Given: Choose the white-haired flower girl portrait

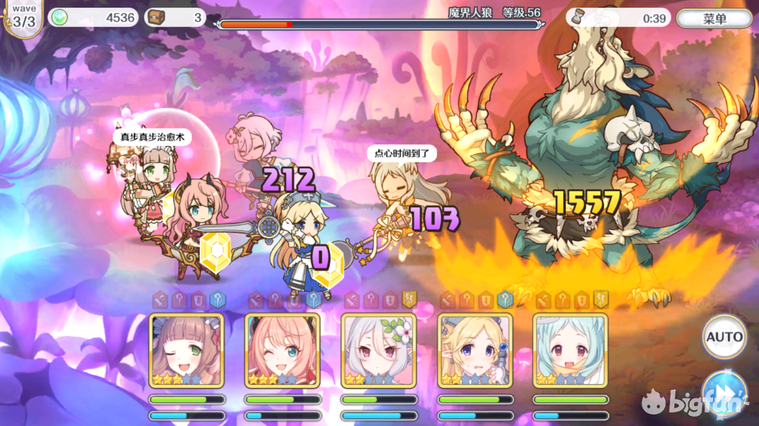Looking at the screenshot, I should [x=379, y=350].
